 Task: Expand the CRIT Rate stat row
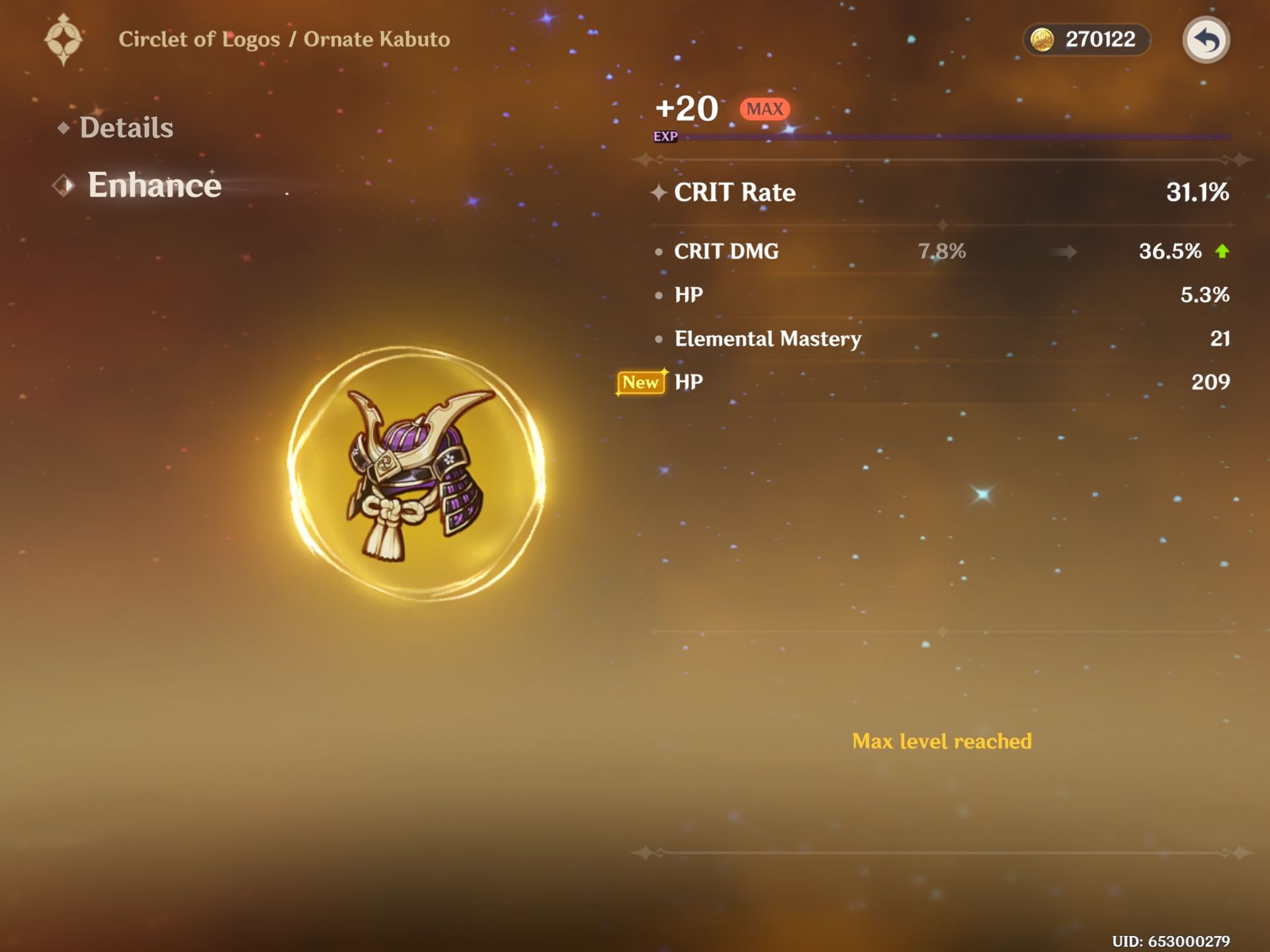pyautogui.click(x=926, y=192)
